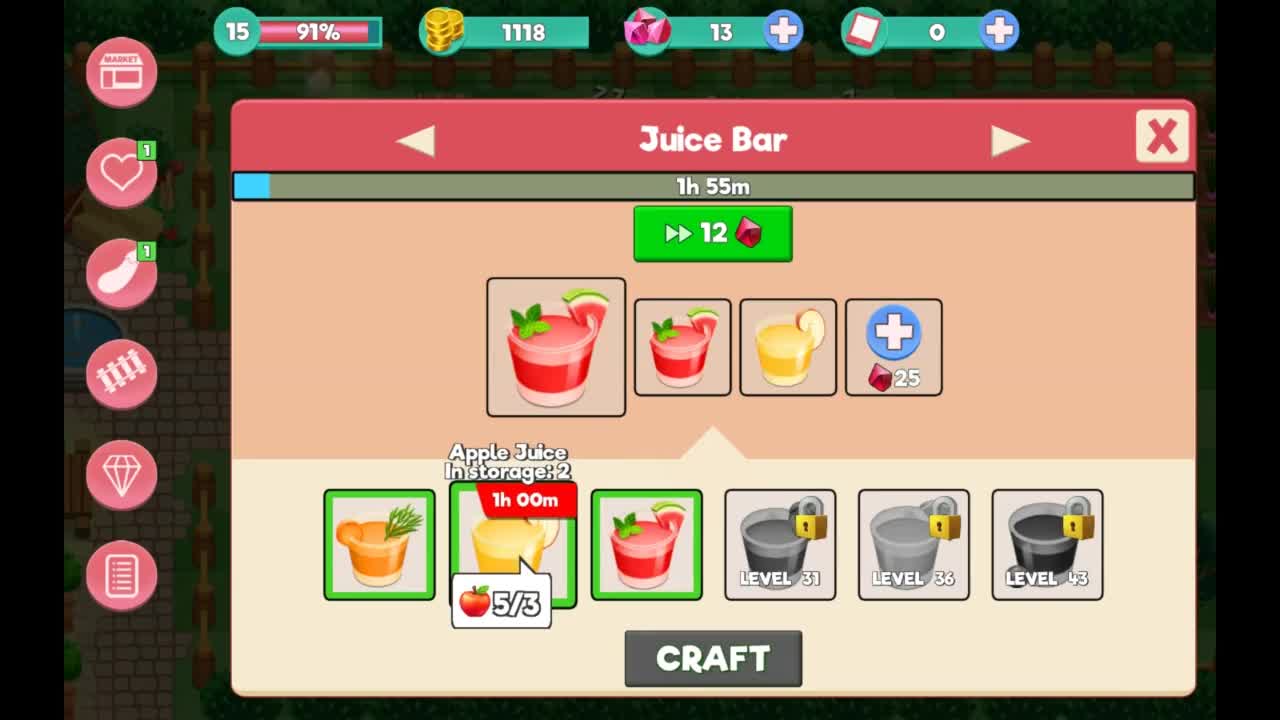Unlock extra queue slot for 25 gems
The image size is (1280, 720).
[x=893, y=347]
